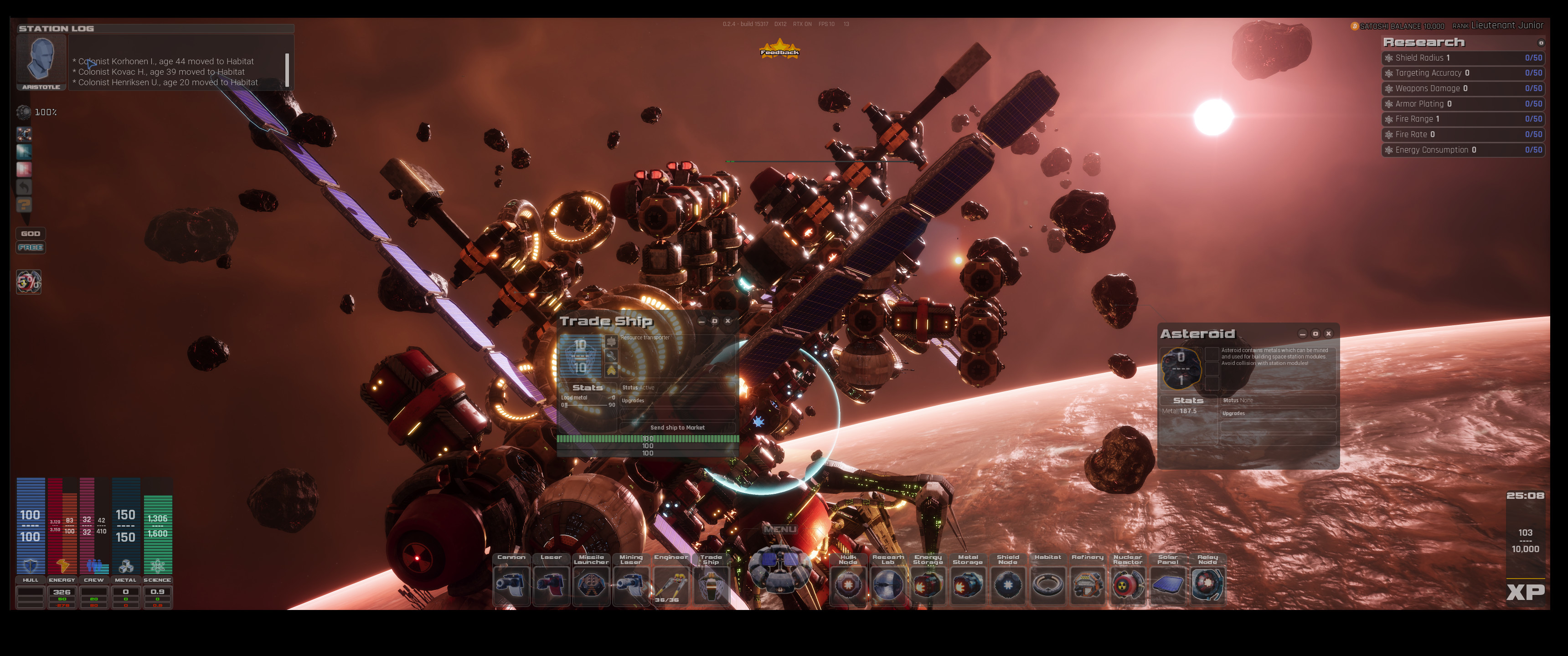Toggle FREE mode

(x=31, y=248)
